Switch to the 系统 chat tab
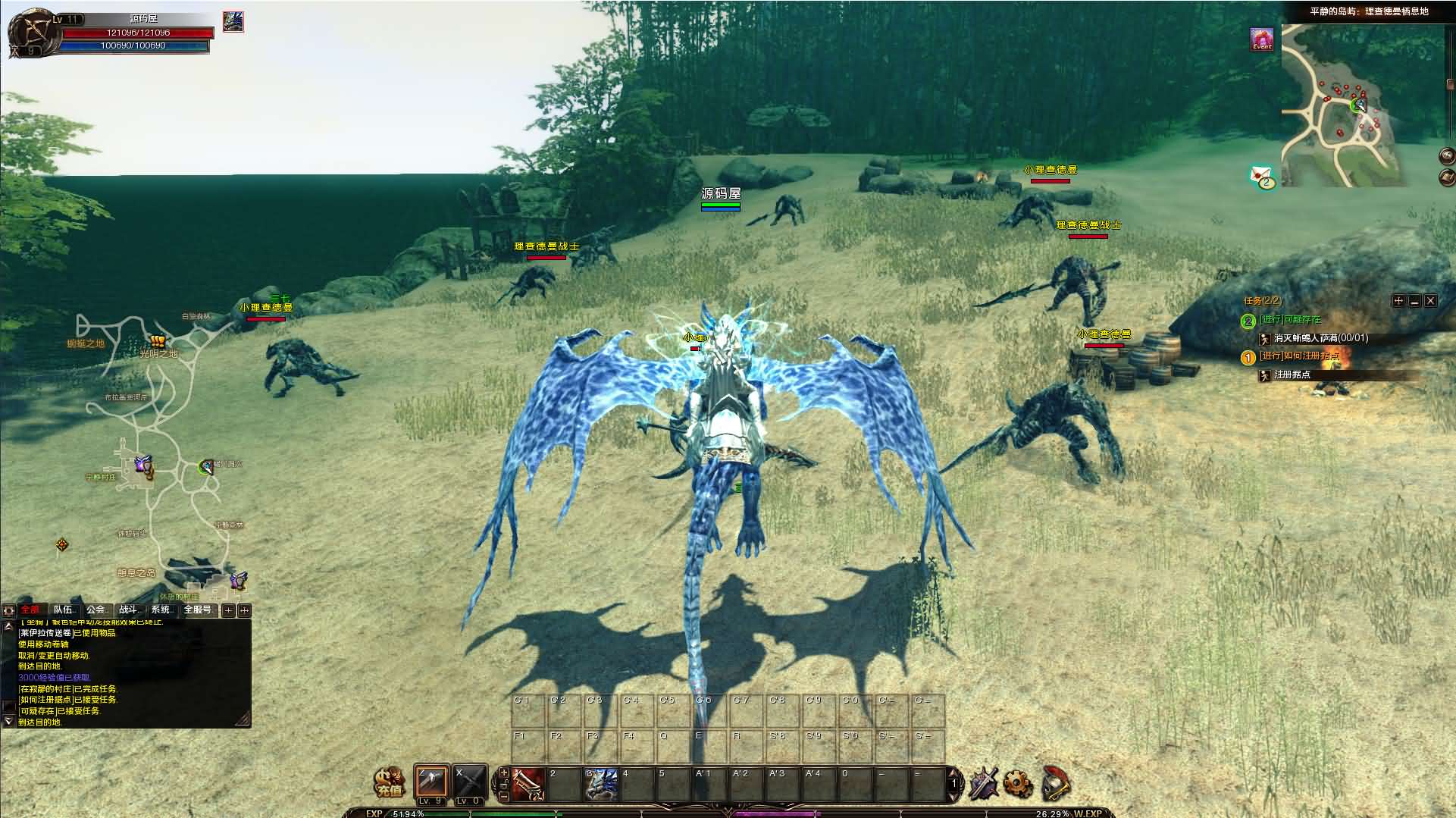Viewport: 1456px width, 818px height. point(161,610)
